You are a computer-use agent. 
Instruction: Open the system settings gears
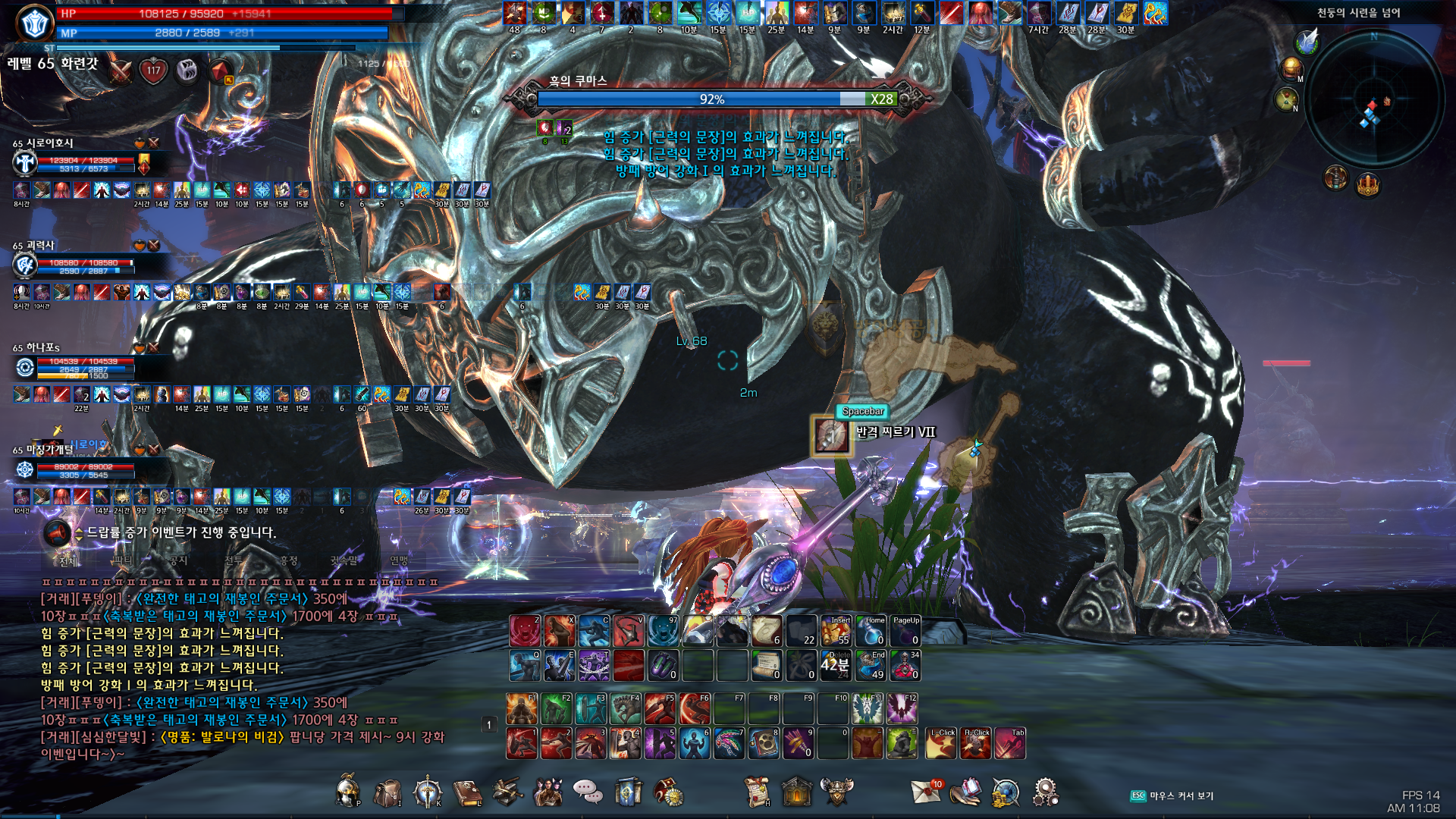tap(1045, 792)
